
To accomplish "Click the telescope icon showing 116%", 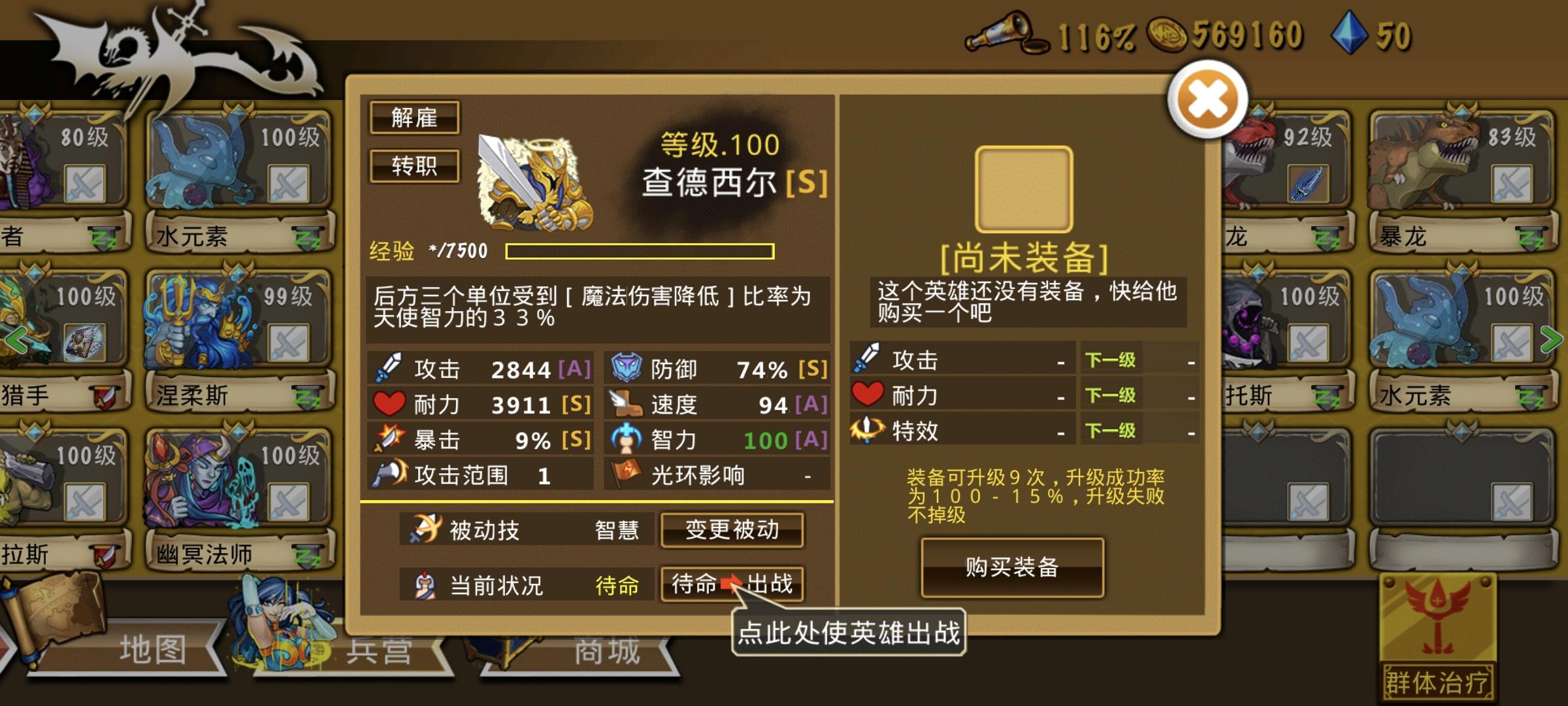I will (x=1000, y=33).
